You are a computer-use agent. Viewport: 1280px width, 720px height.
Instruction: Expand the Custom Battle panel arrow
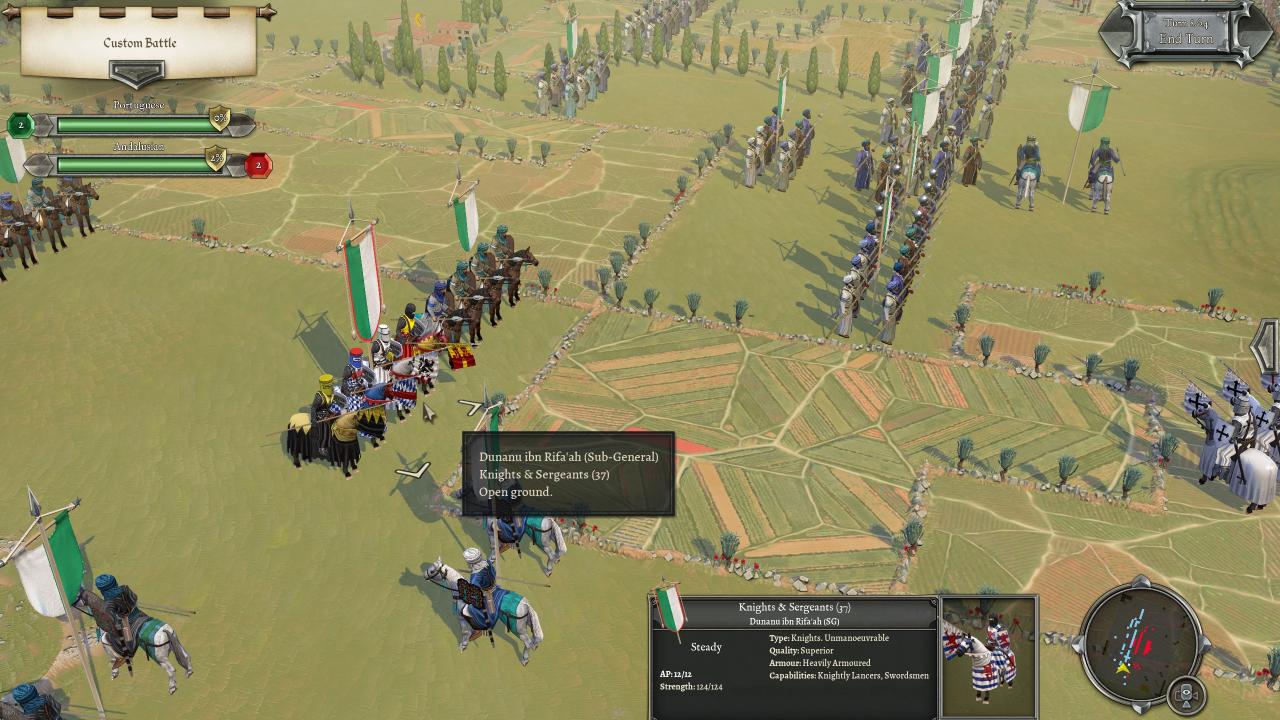137,75
